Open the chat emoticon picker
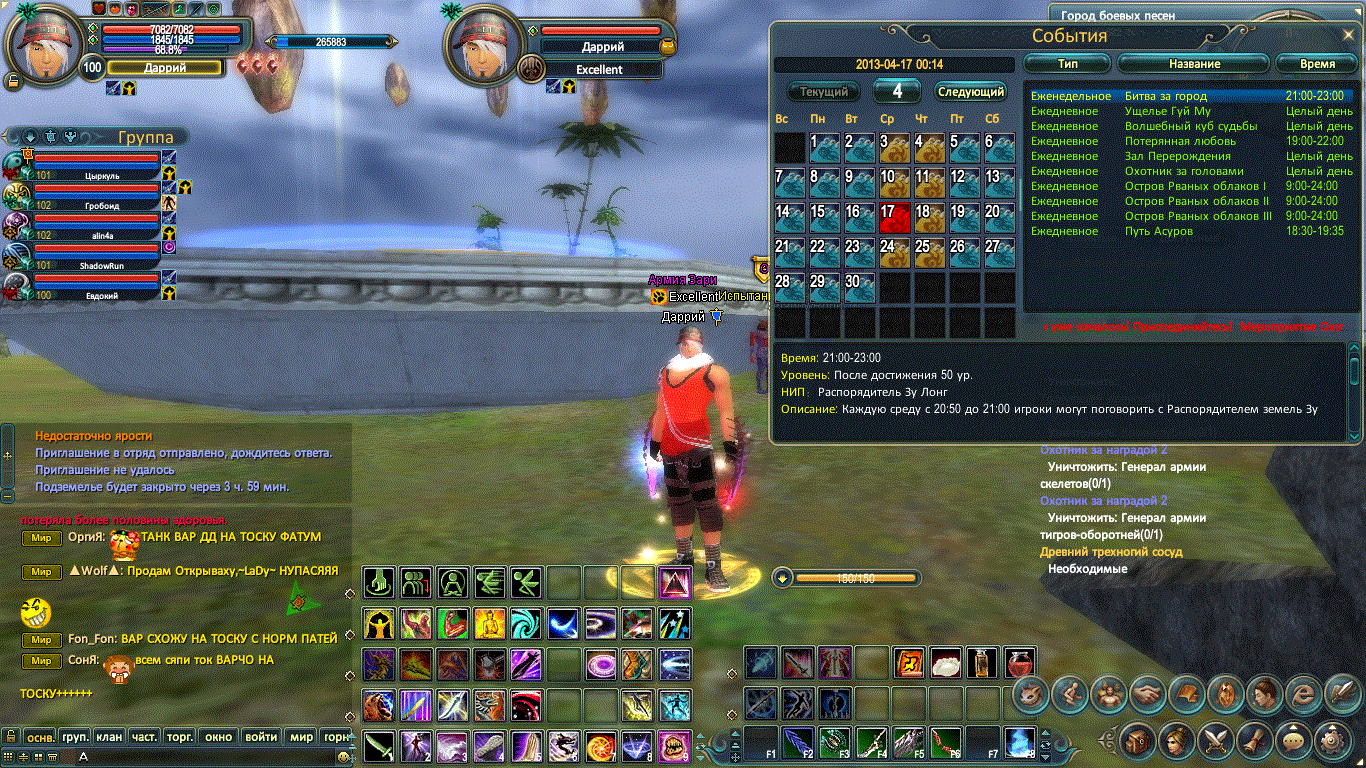The image size is (1366, 768). (344, 757)
